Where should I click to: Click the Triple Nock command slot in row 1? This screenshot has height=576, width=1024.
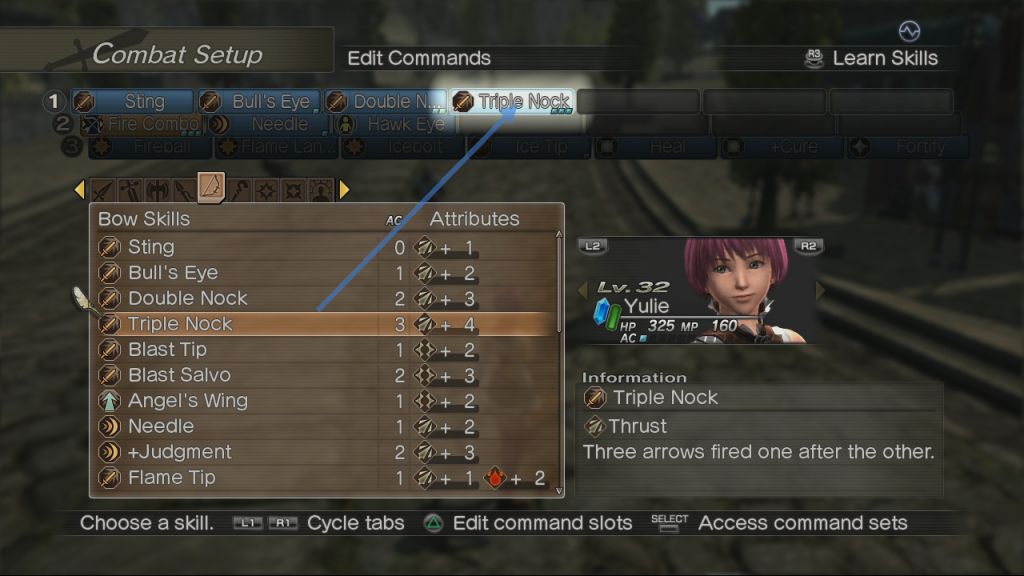pos(512,101)
